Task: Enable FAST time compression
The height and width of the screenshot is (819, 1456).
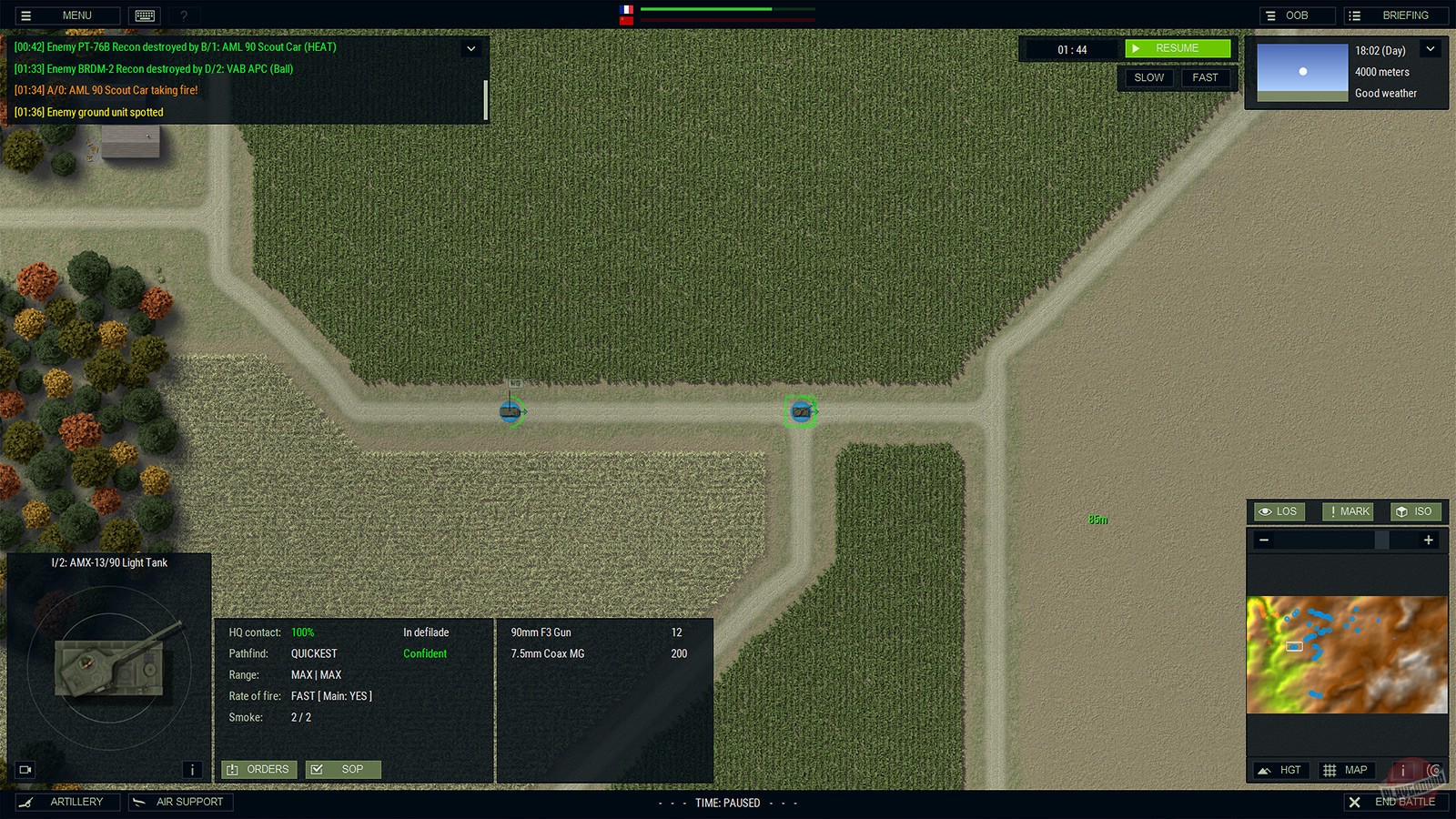Action: tap(1206, 78)
